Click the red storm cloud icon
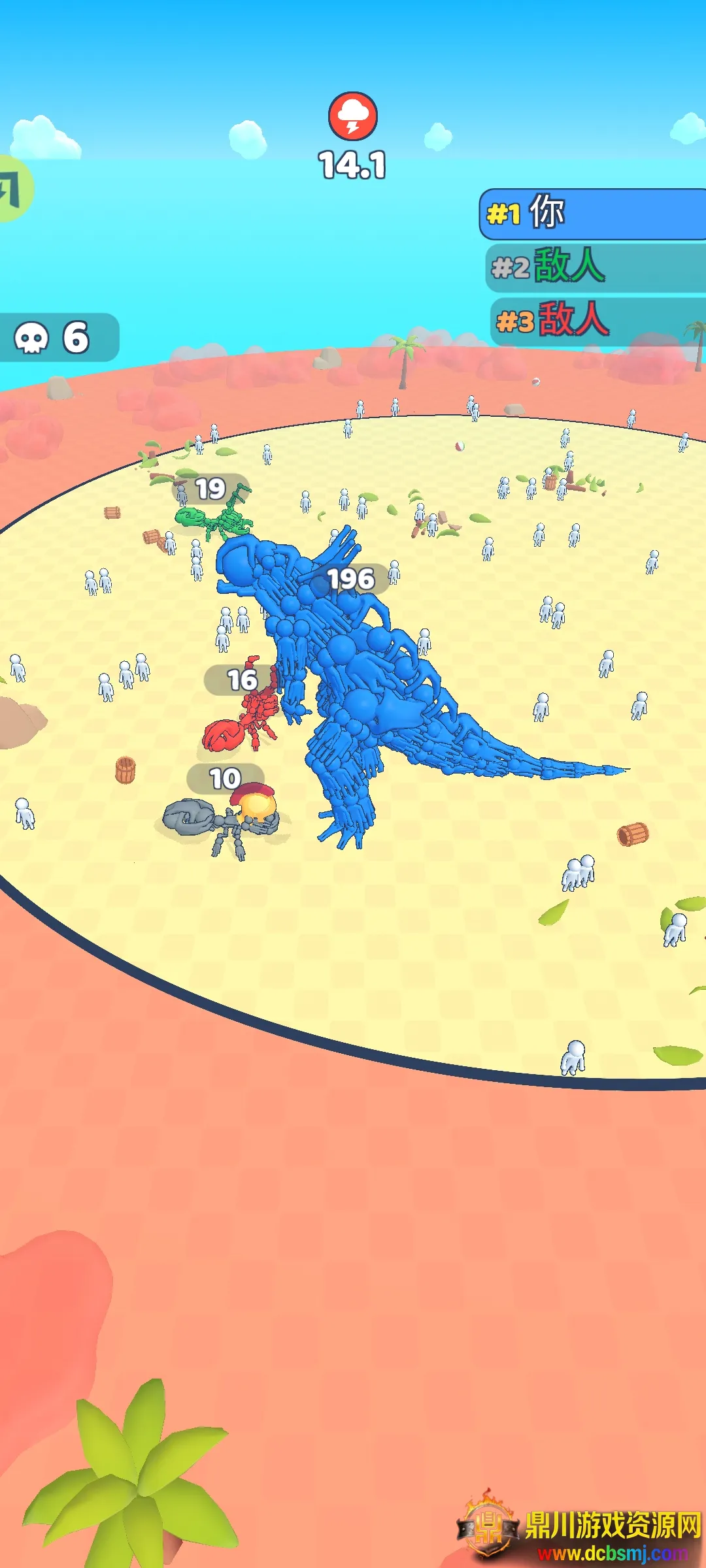This screenshot has width=706, height=1568. [352, 116]
